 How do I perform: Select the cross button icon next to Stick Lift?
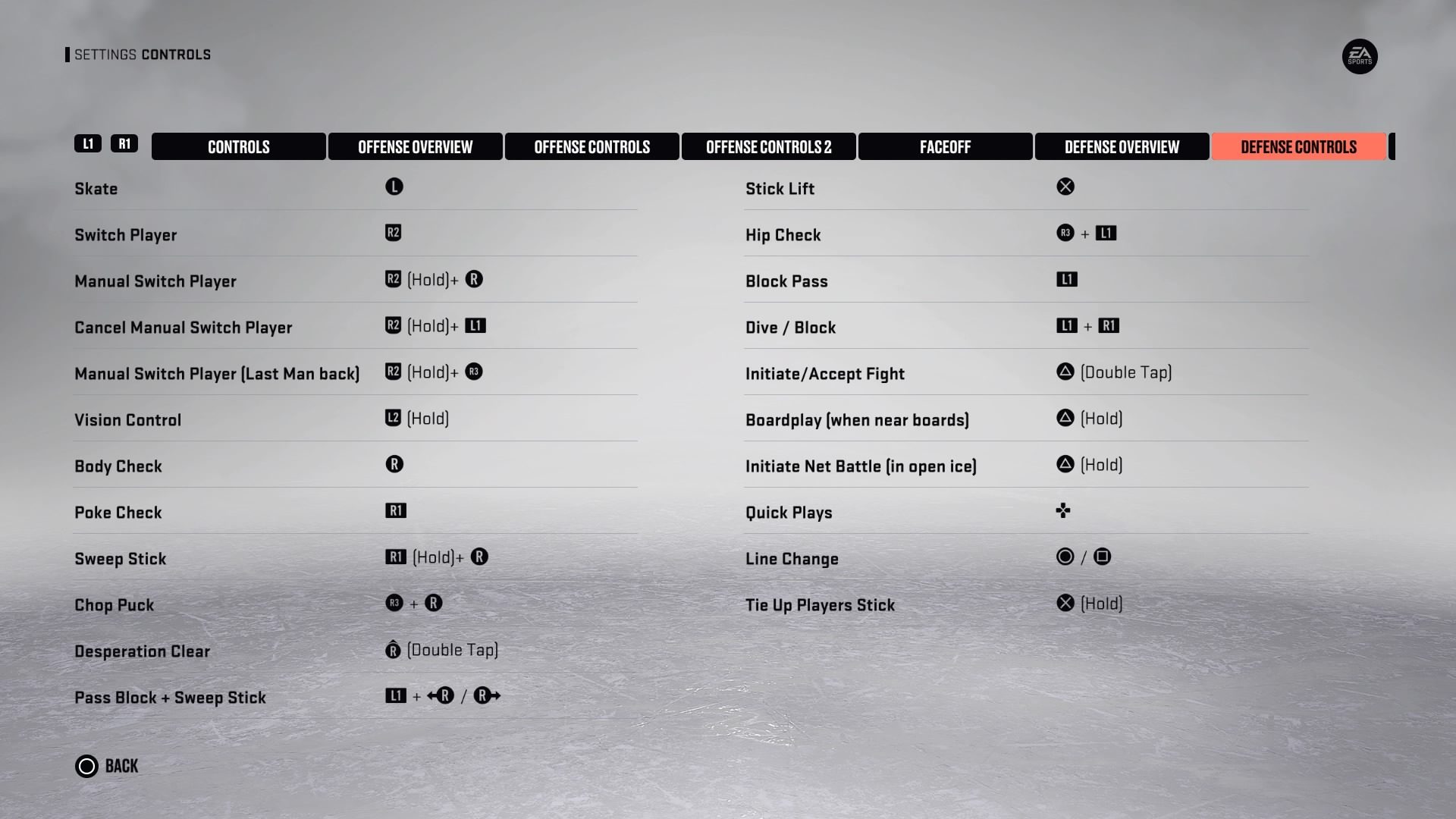tap(1065, 187)
